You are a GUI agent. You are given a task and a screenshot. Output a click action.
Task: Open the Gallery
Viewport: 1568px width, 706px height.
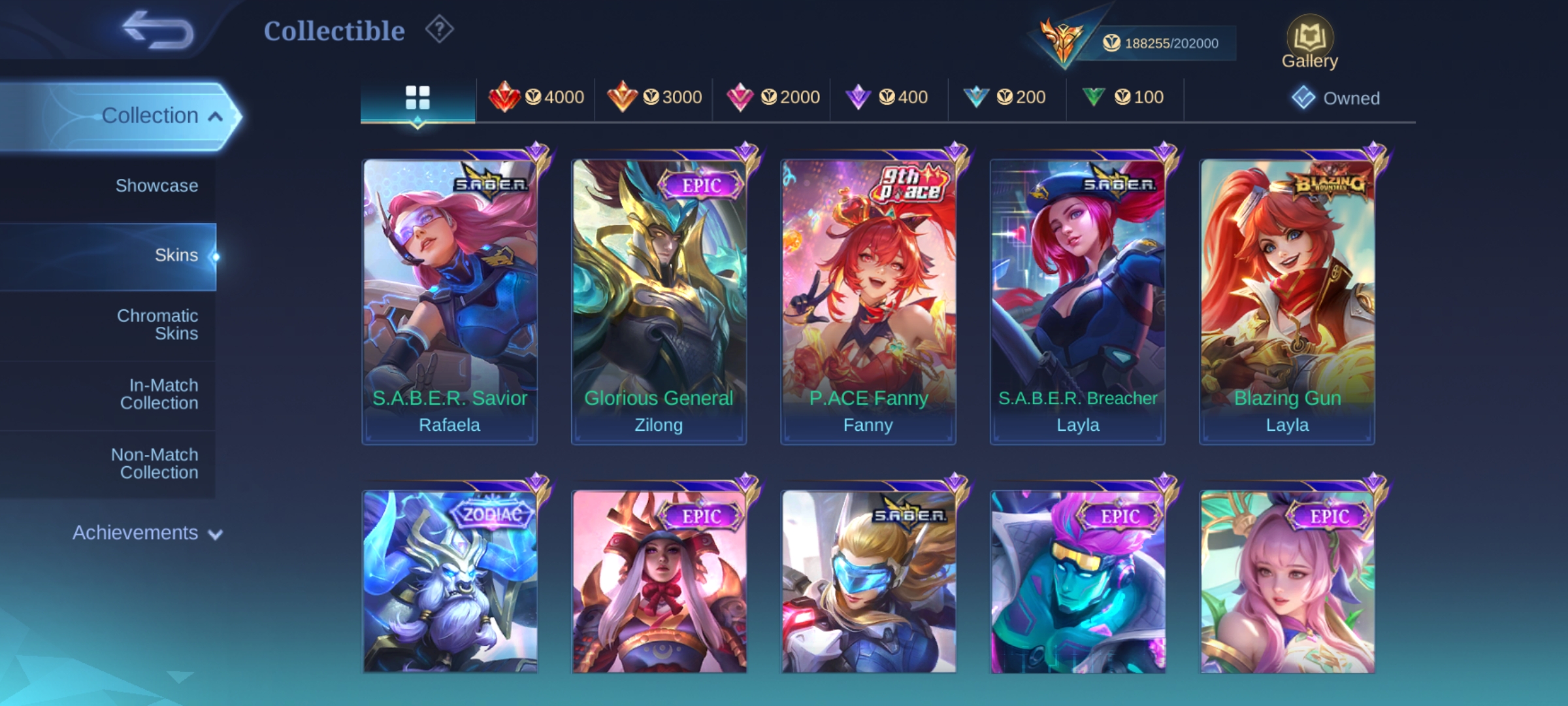(x=1309, y=42)
